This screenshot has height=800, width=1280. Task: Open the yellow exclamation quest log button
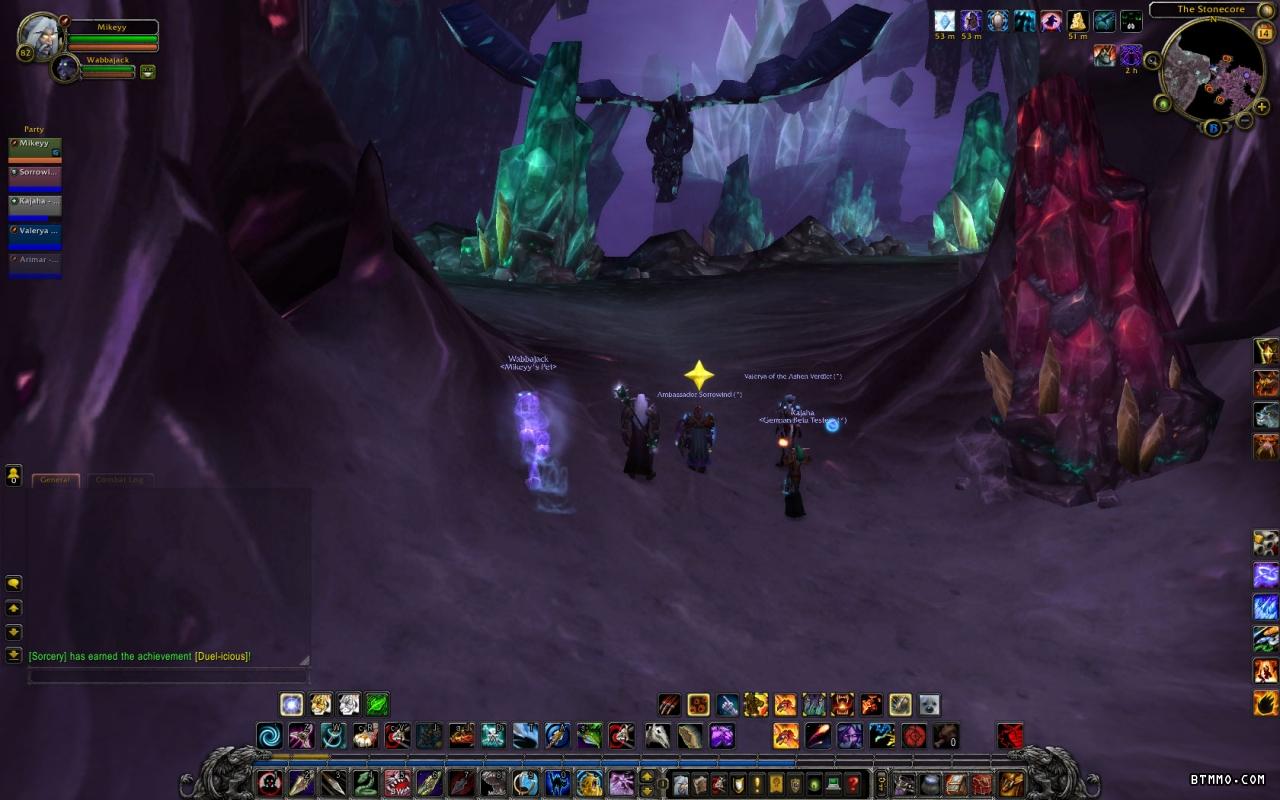[x=758, y=784]
